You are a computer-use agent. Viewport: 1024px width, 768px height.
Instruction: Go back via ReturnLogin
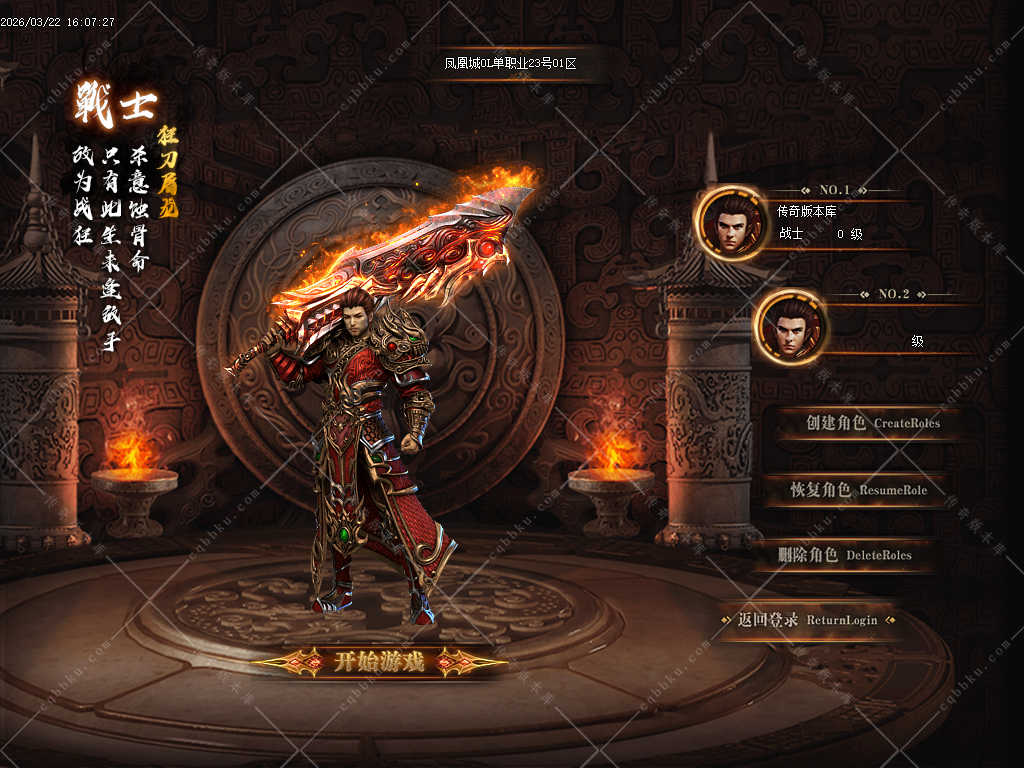808,620
